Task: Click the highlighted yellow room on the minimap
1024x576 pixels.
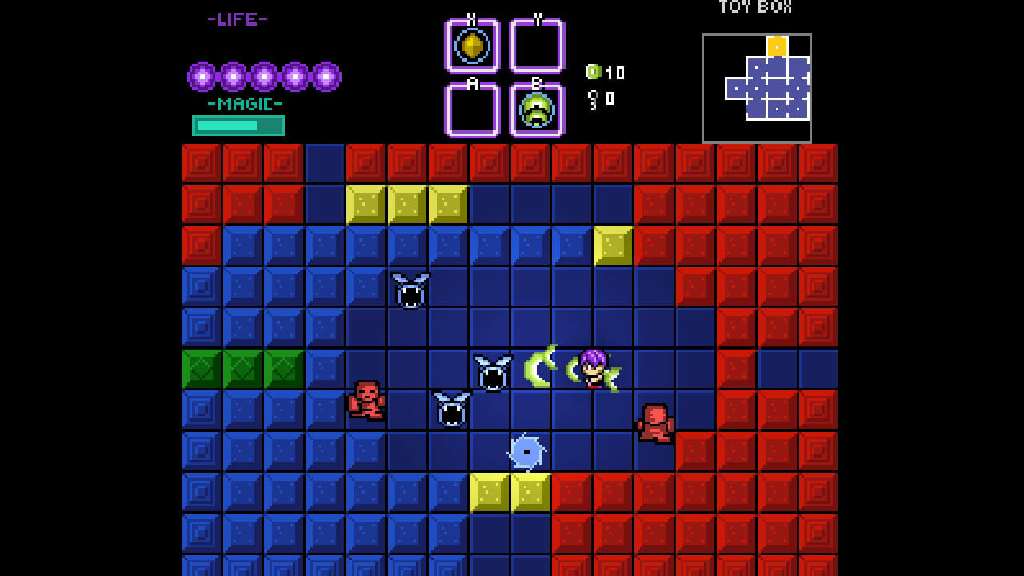Action: point(777,46)
